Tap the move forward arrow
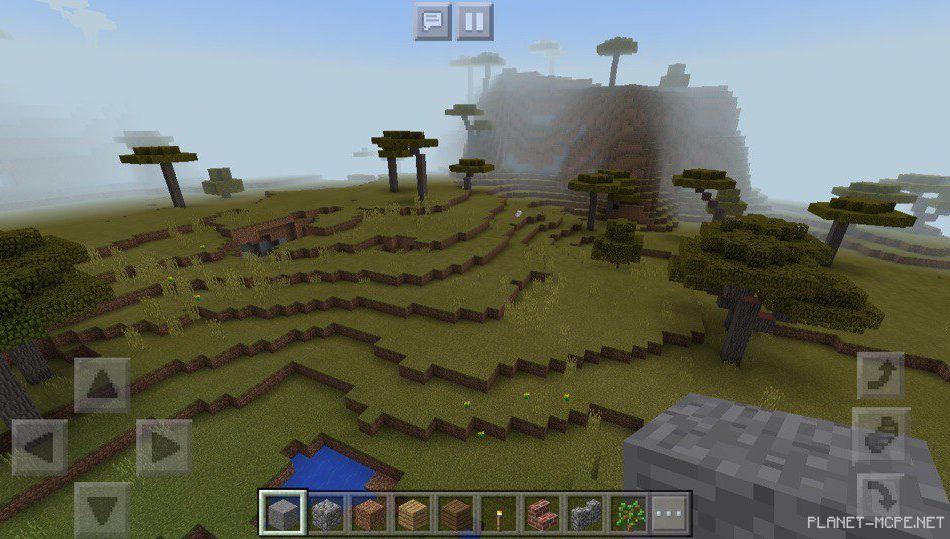This screenshot has width=950, height=539. (102, 385)
